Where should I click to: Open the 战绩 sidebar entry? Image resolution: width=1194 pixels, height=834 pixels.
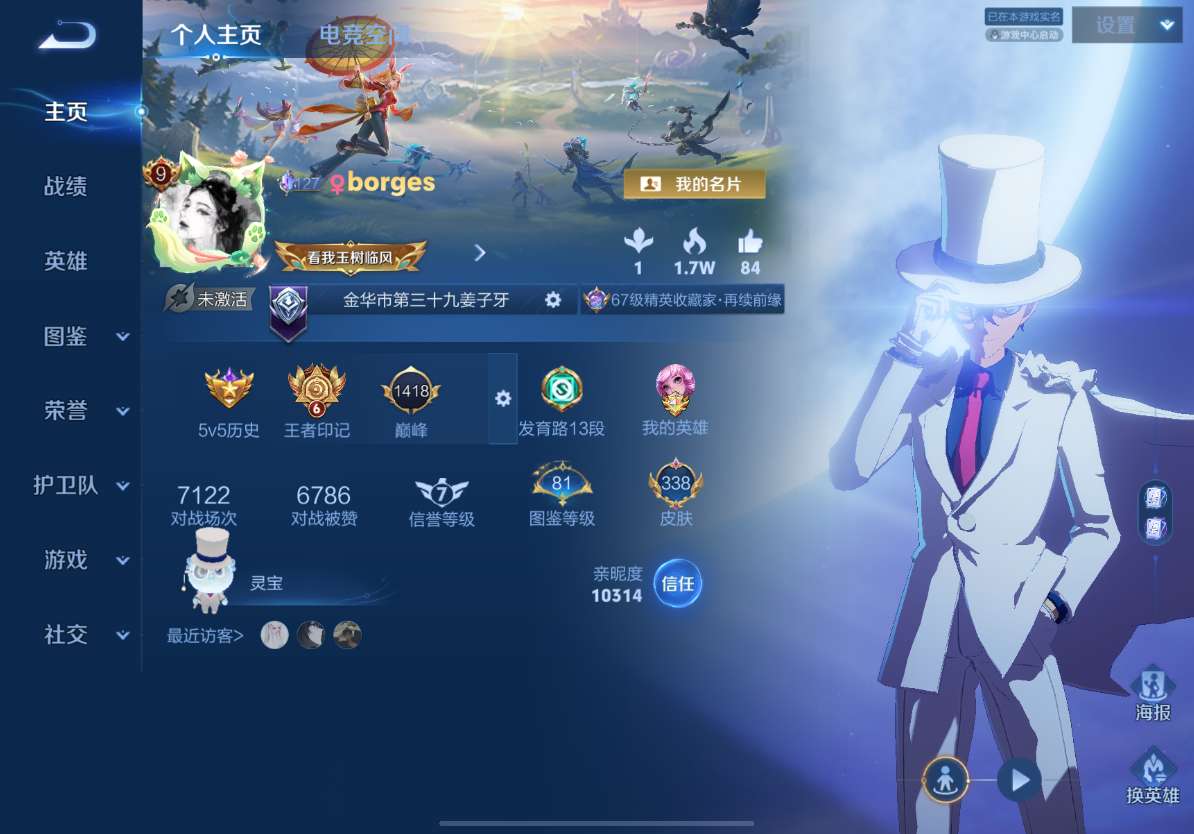pos(66,186)
